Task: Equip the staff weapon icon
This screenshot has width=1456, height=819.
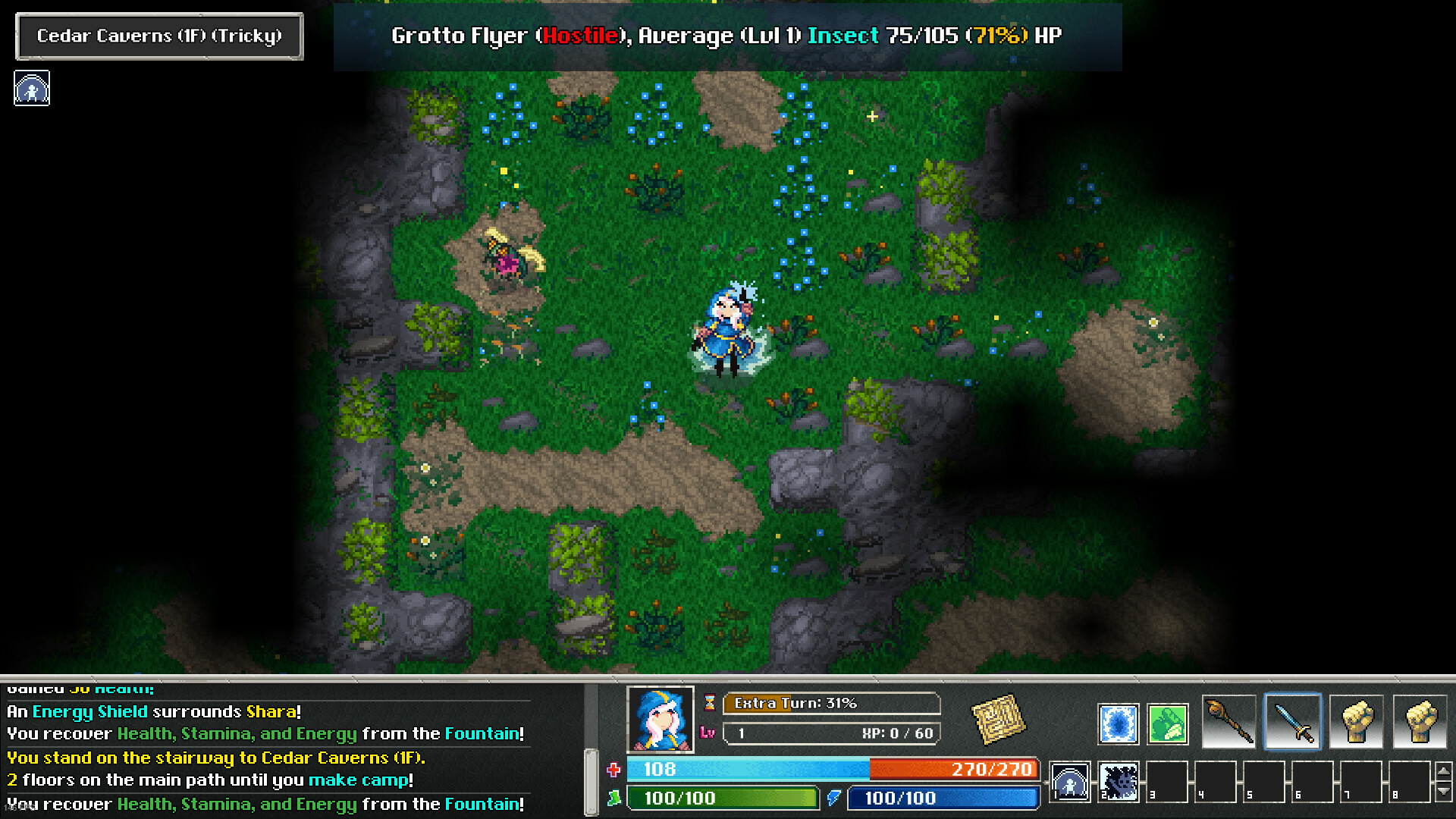Action: coord(1228,720)
